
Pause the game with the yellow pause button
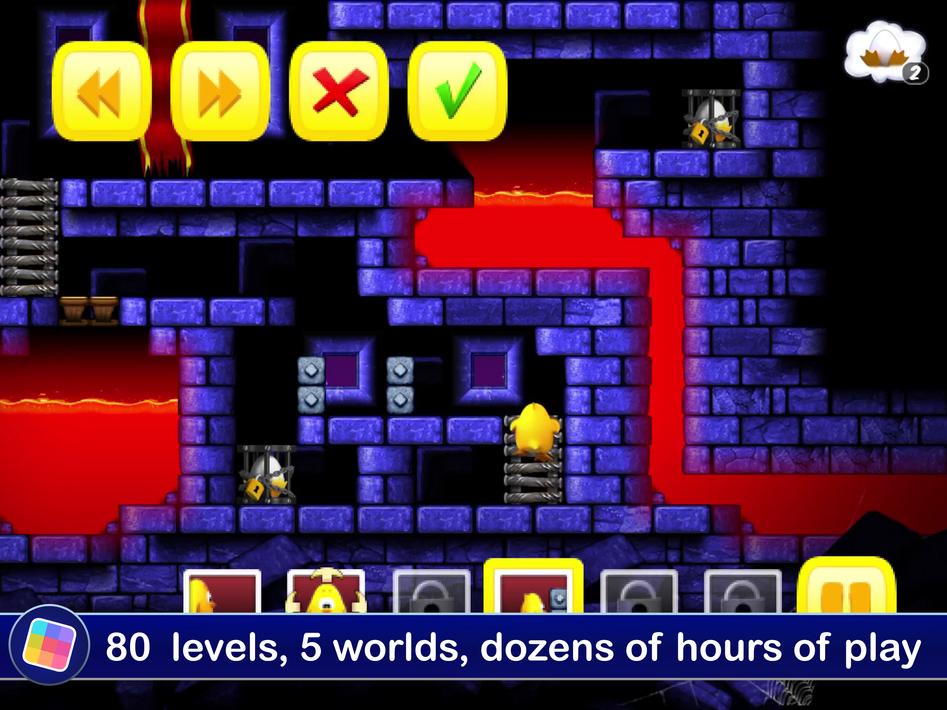846,589
